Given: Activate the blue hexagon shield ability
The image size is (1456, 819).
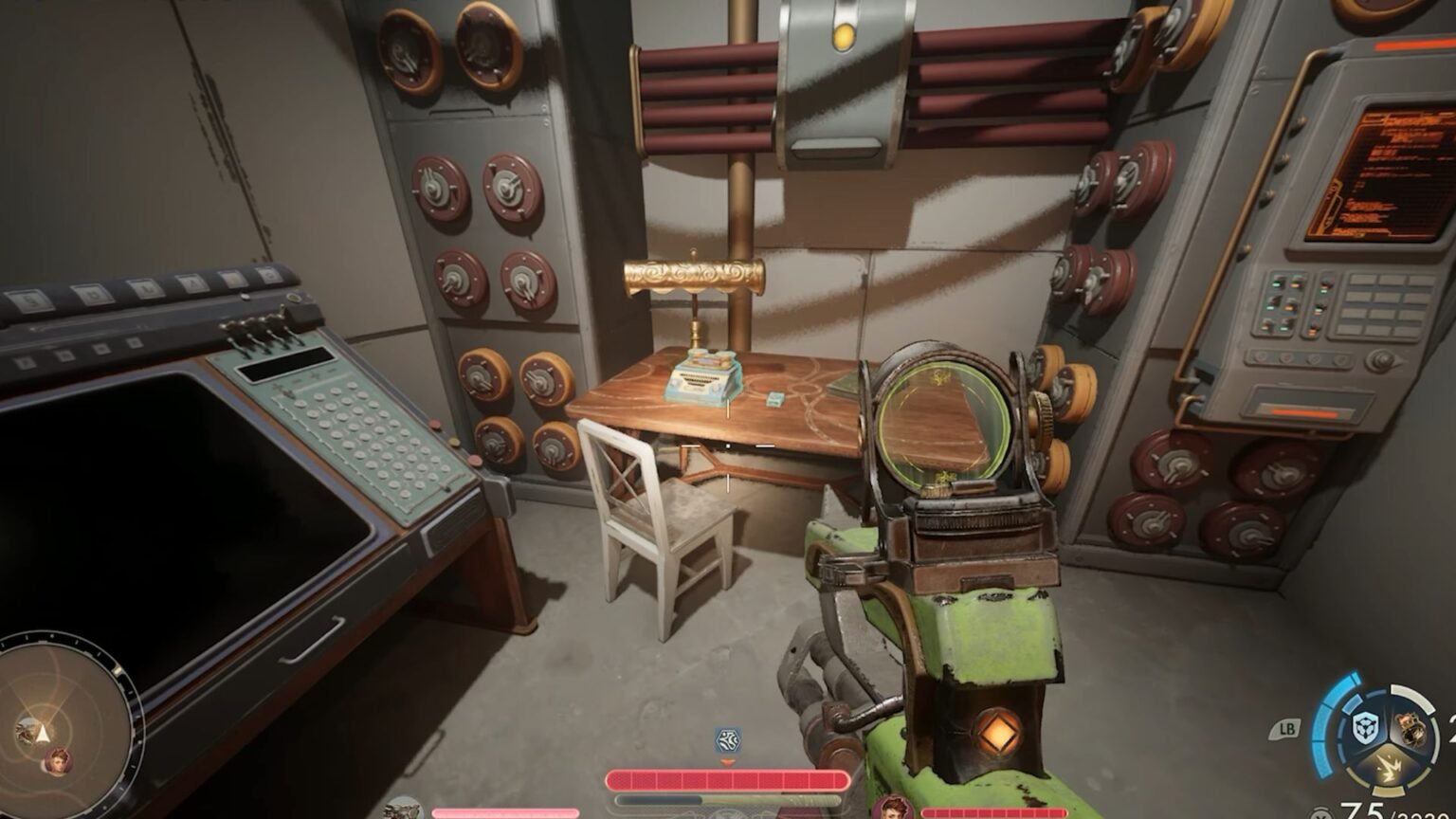Looking at the screenshot, I should [1366, 729].
